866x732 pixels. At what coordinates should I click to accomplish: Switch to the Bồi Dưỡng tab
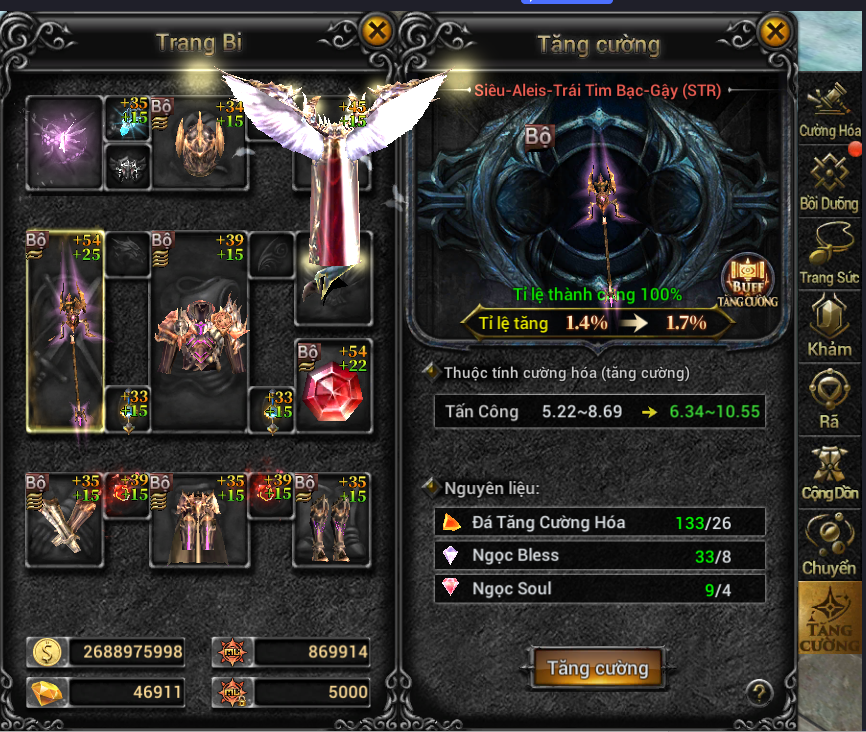[x=829, y=182]
